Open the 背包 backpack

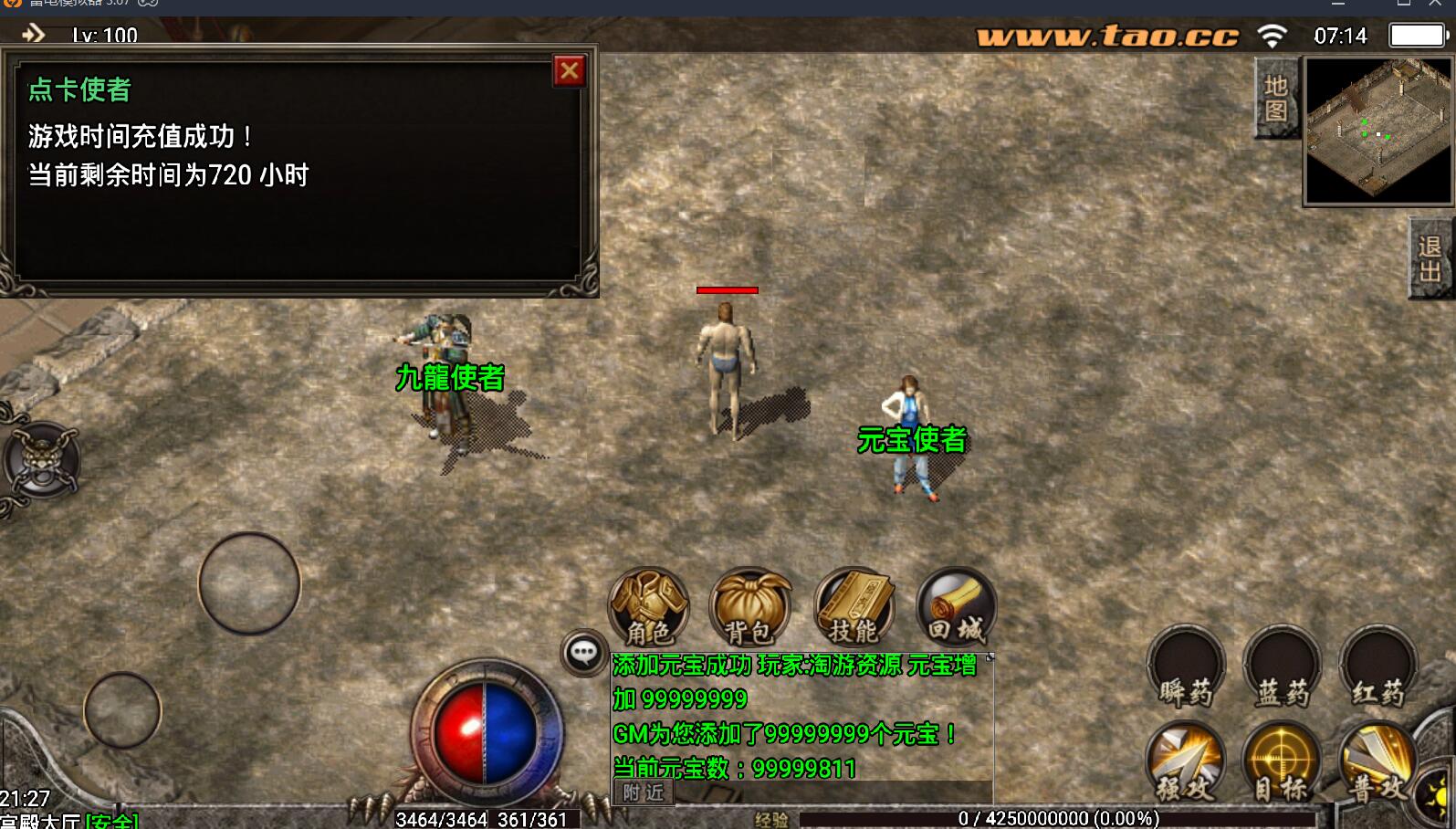(x=749, y=606)
